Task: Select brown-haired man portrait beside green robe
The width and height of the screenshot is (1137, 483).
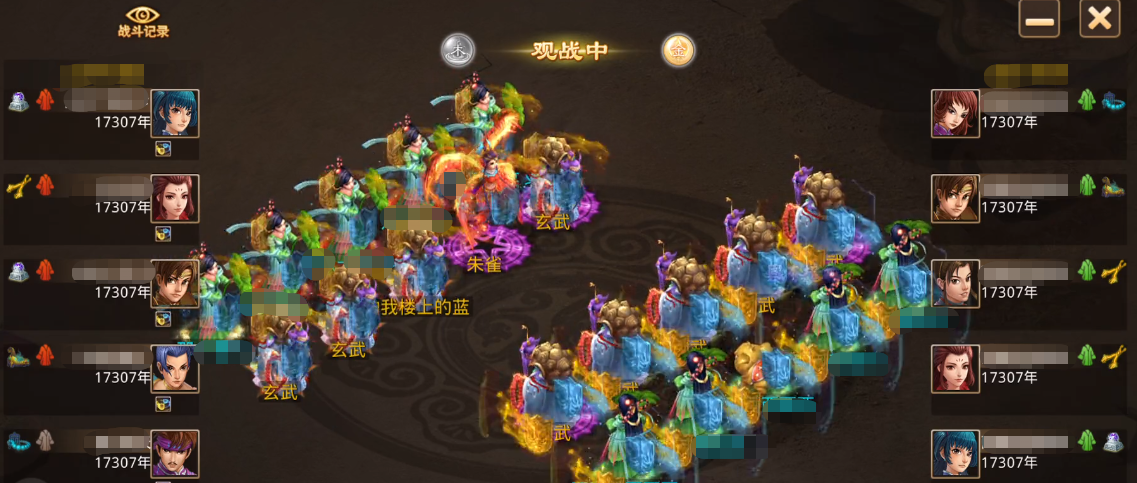Action: [x=955, y=198]
